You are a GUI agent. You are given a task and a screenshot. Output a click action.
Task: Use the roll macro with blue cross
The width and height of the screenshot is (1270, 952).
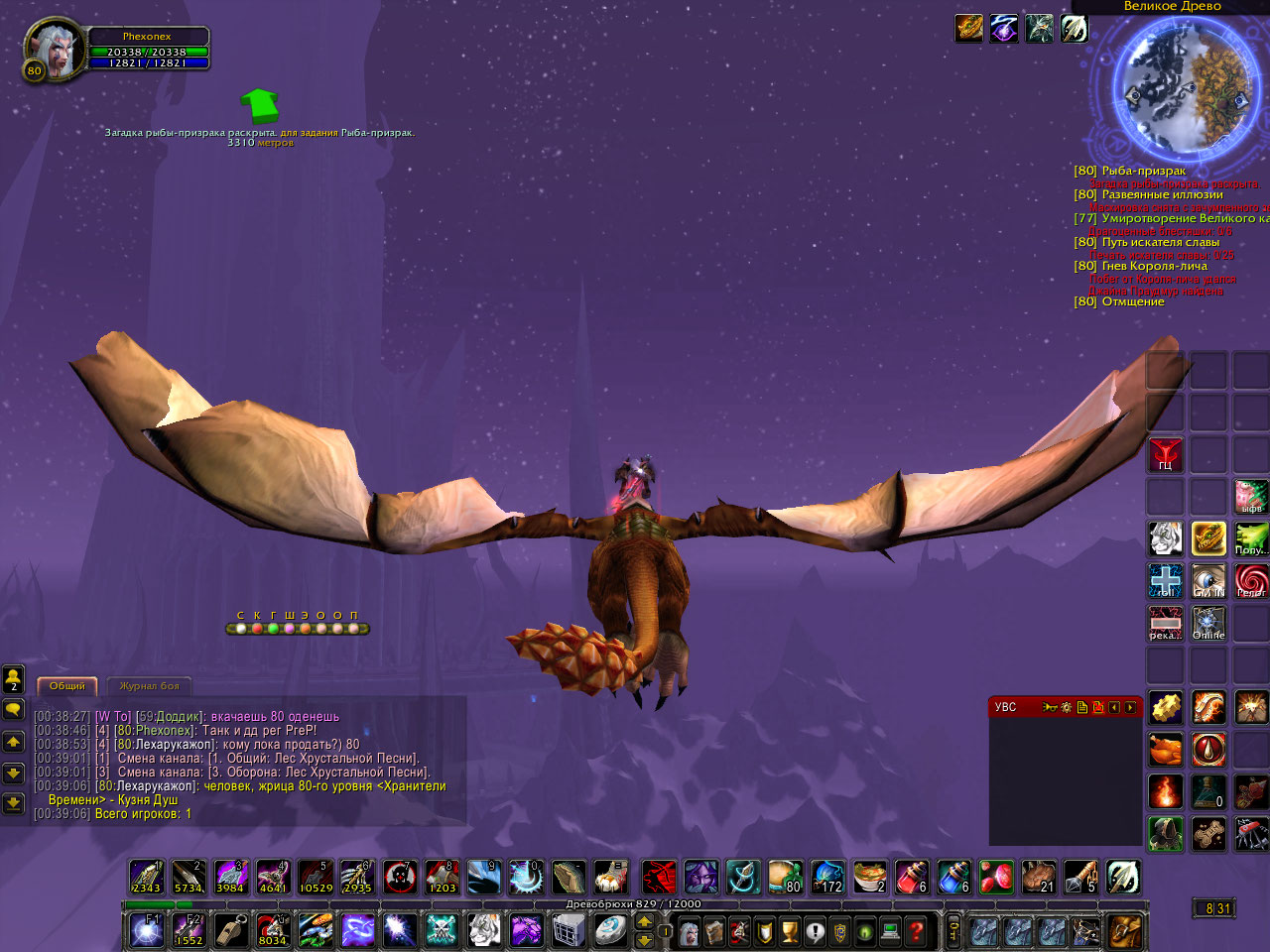tap(1166, 581)
